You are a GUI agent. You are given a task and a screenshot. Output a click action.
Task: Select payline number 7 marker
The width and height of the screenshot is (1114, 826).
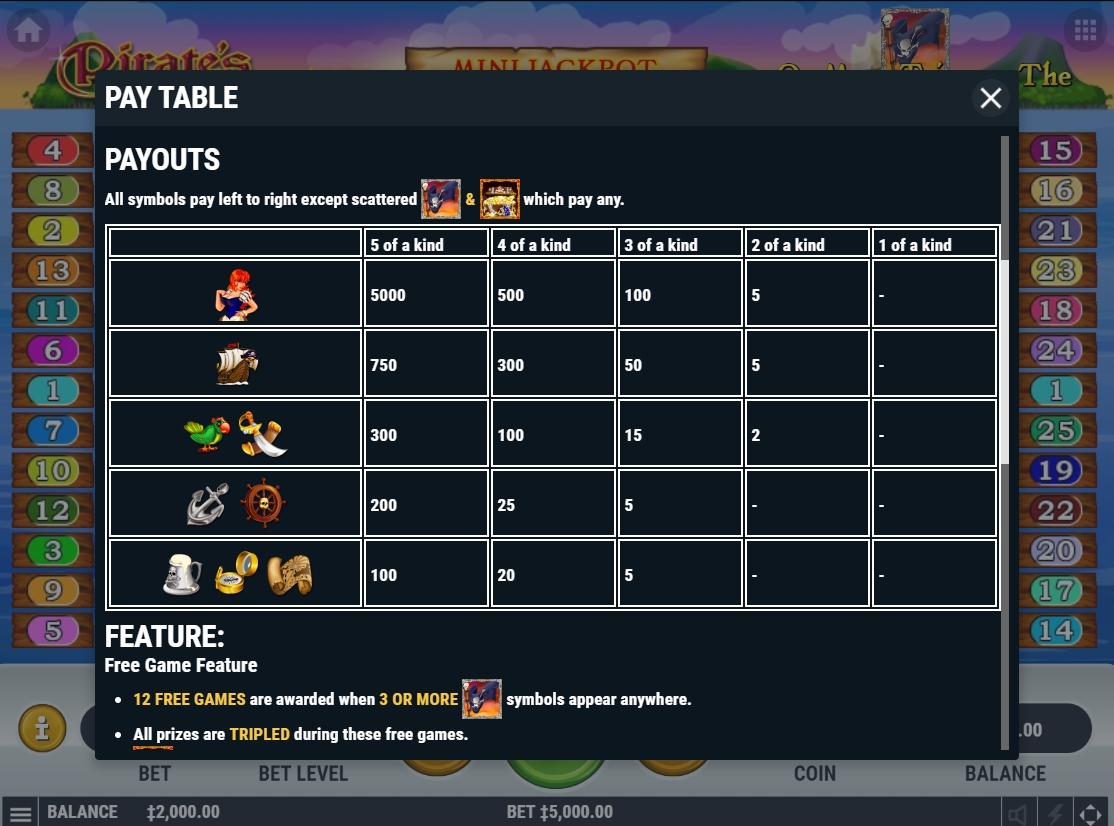pyautogui.click(x=54, y=431)
